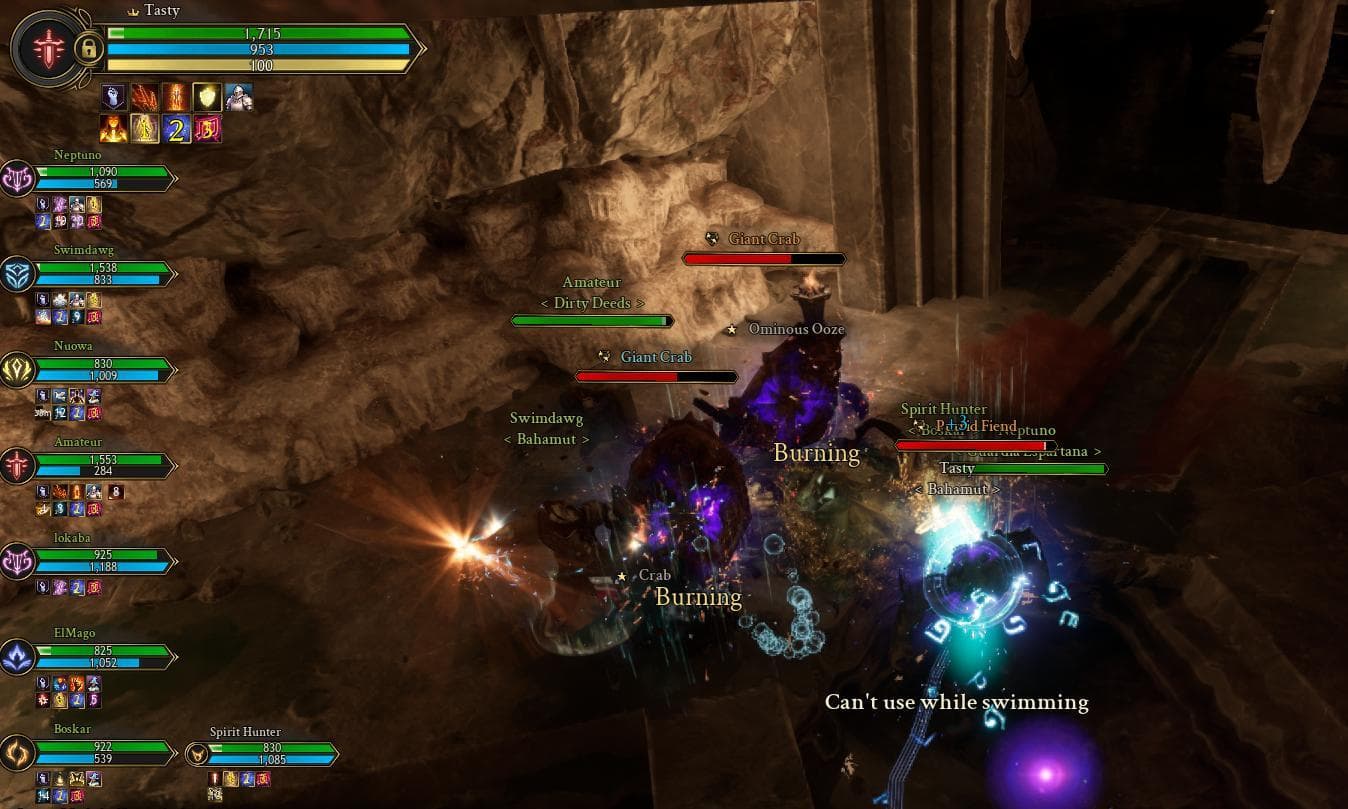Inspect the armored knight buff icon

coord(238,97)
